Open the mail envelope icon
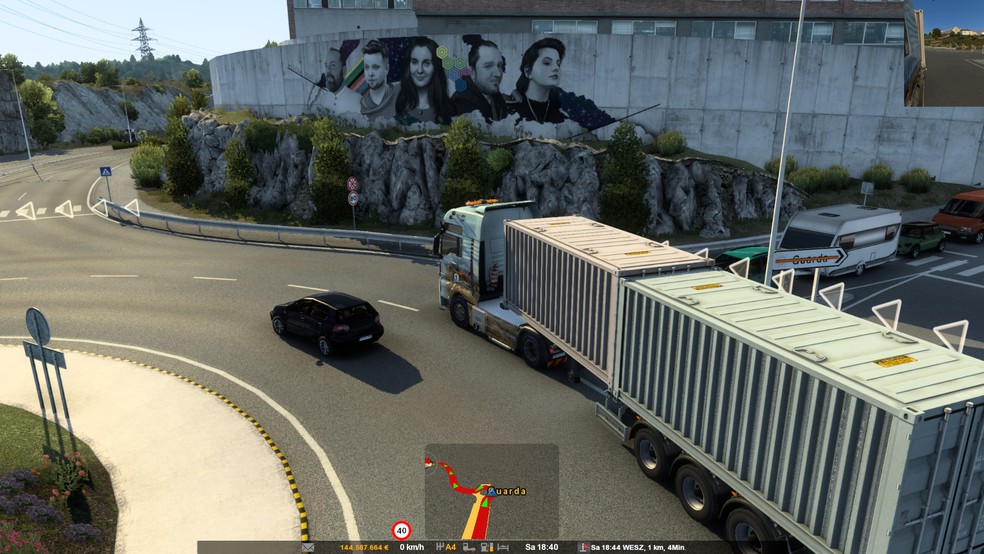Image resolution: width=984 pixels, height=554 pixels. pos(308,548)
